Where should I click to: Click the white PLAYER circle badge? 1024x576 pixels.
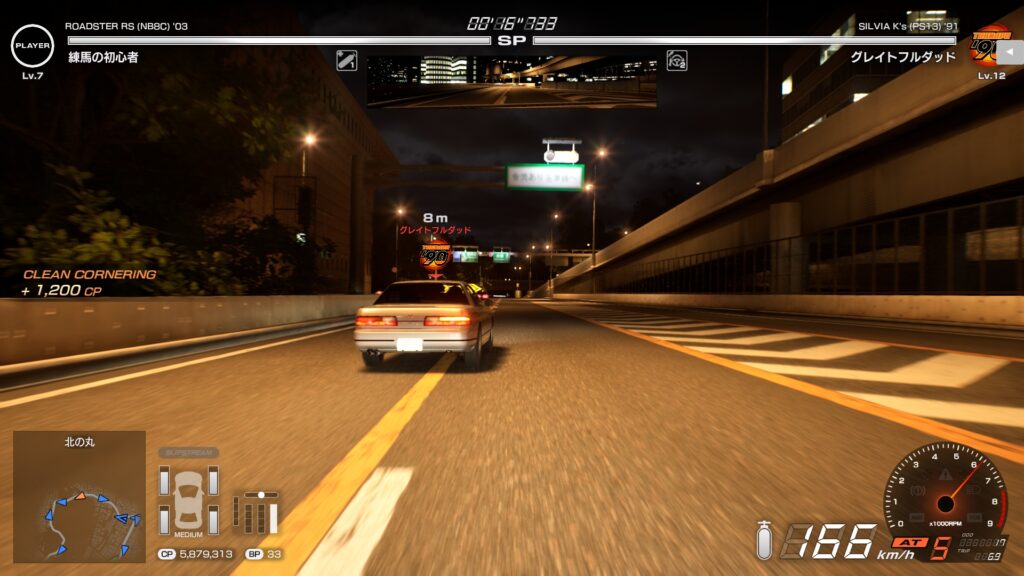(32, 45)
